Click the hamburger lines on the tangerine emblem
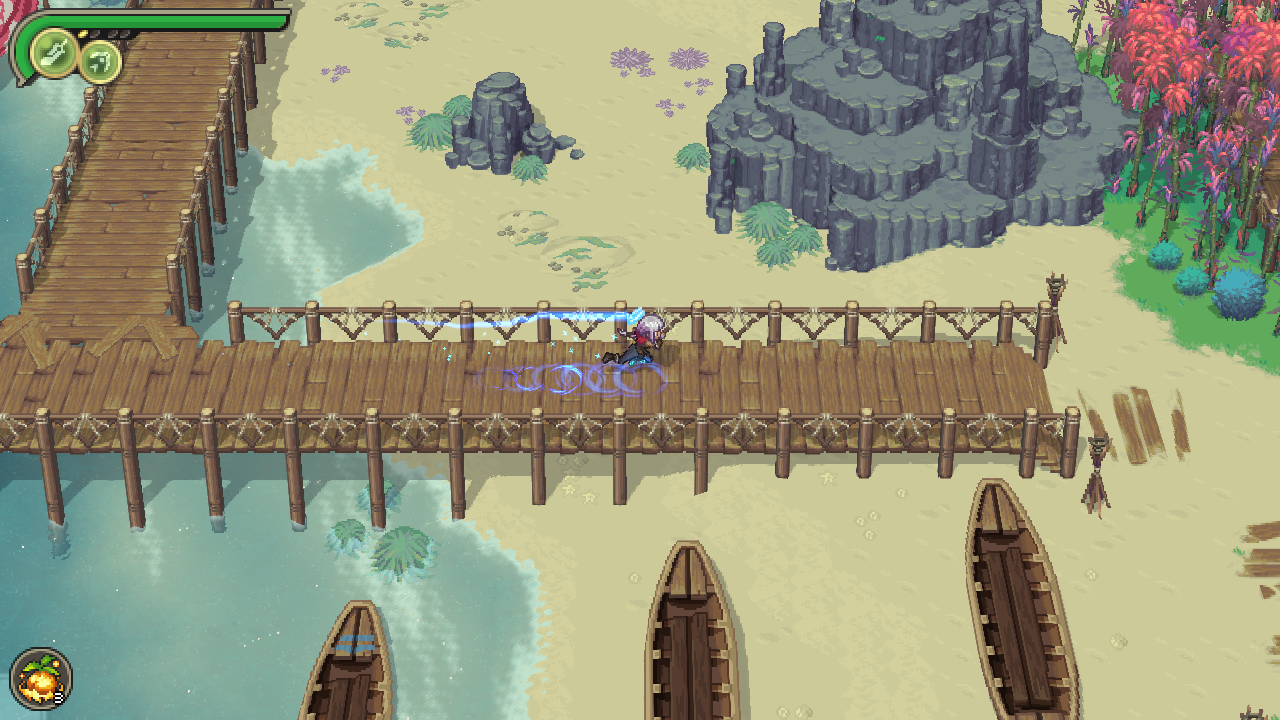 tap(58, 698)
